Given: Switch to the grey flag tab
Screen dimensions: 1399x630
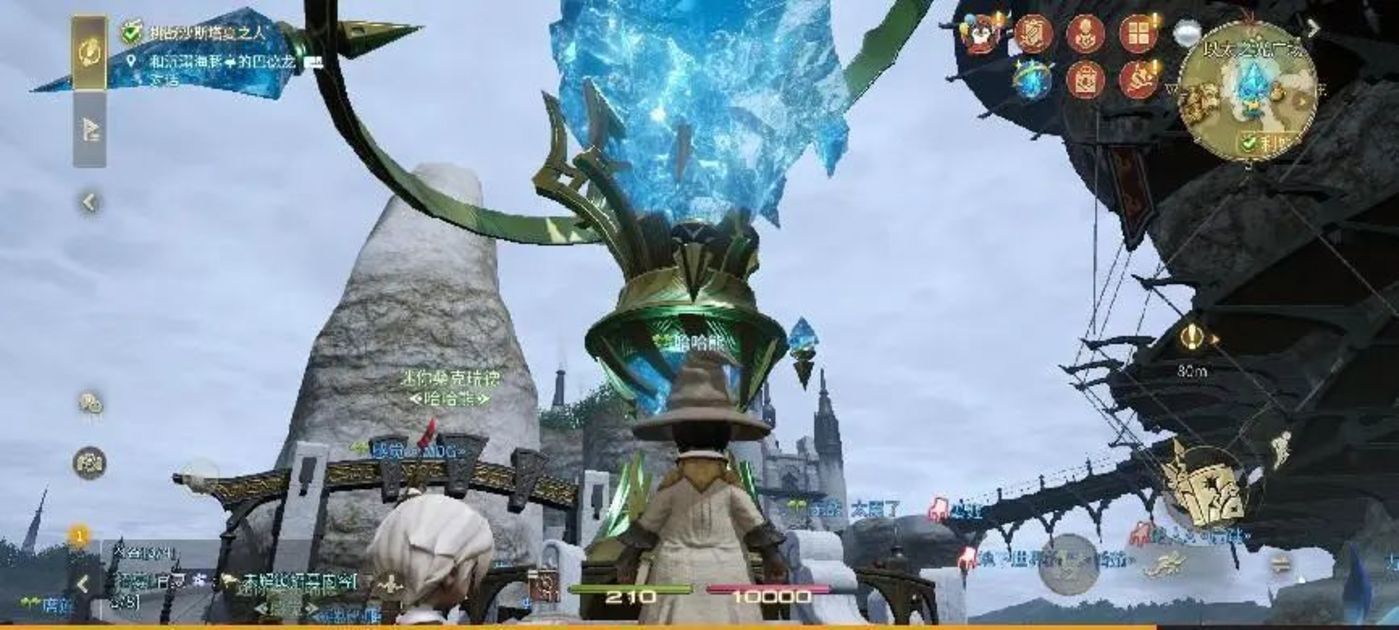Looking at the screenshot, I should 89,130.
